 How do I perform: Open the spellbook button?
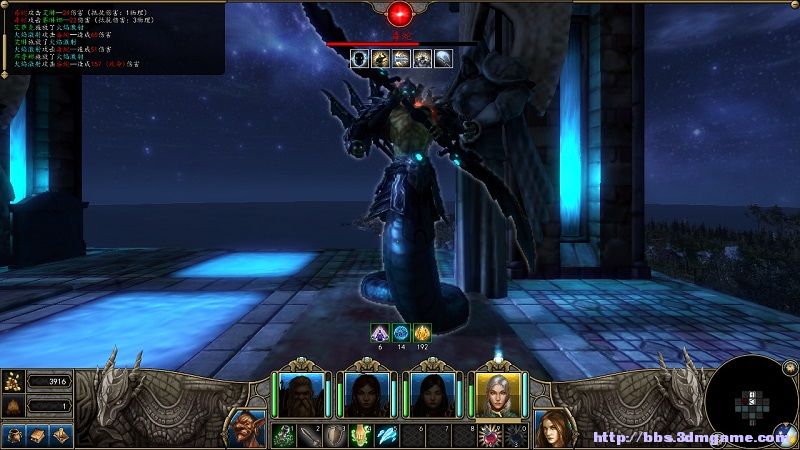[37, 436]
